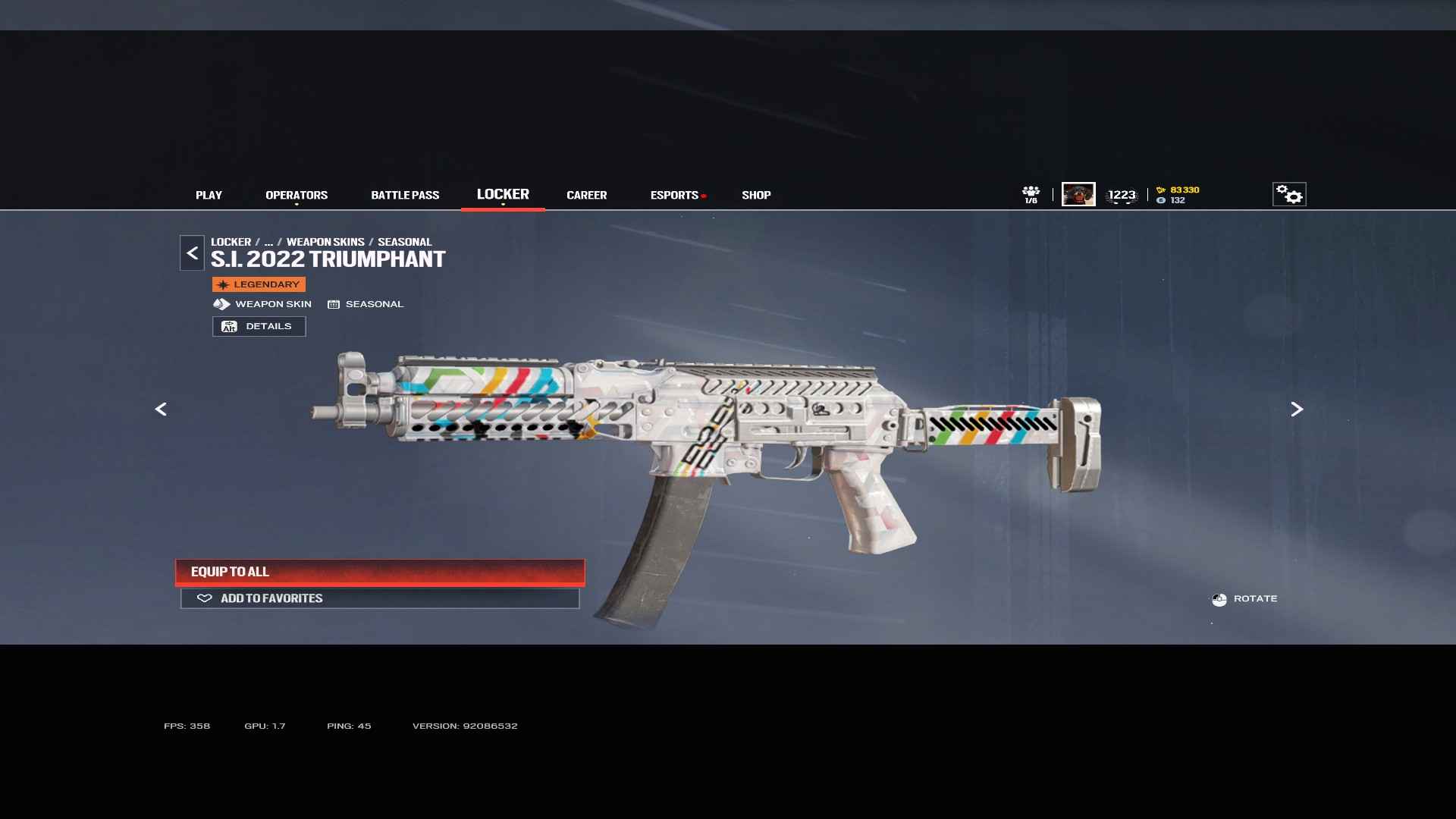This screenshot has height=819, width=1456.
Task: Open the Career tab
Action: point(586,195)
